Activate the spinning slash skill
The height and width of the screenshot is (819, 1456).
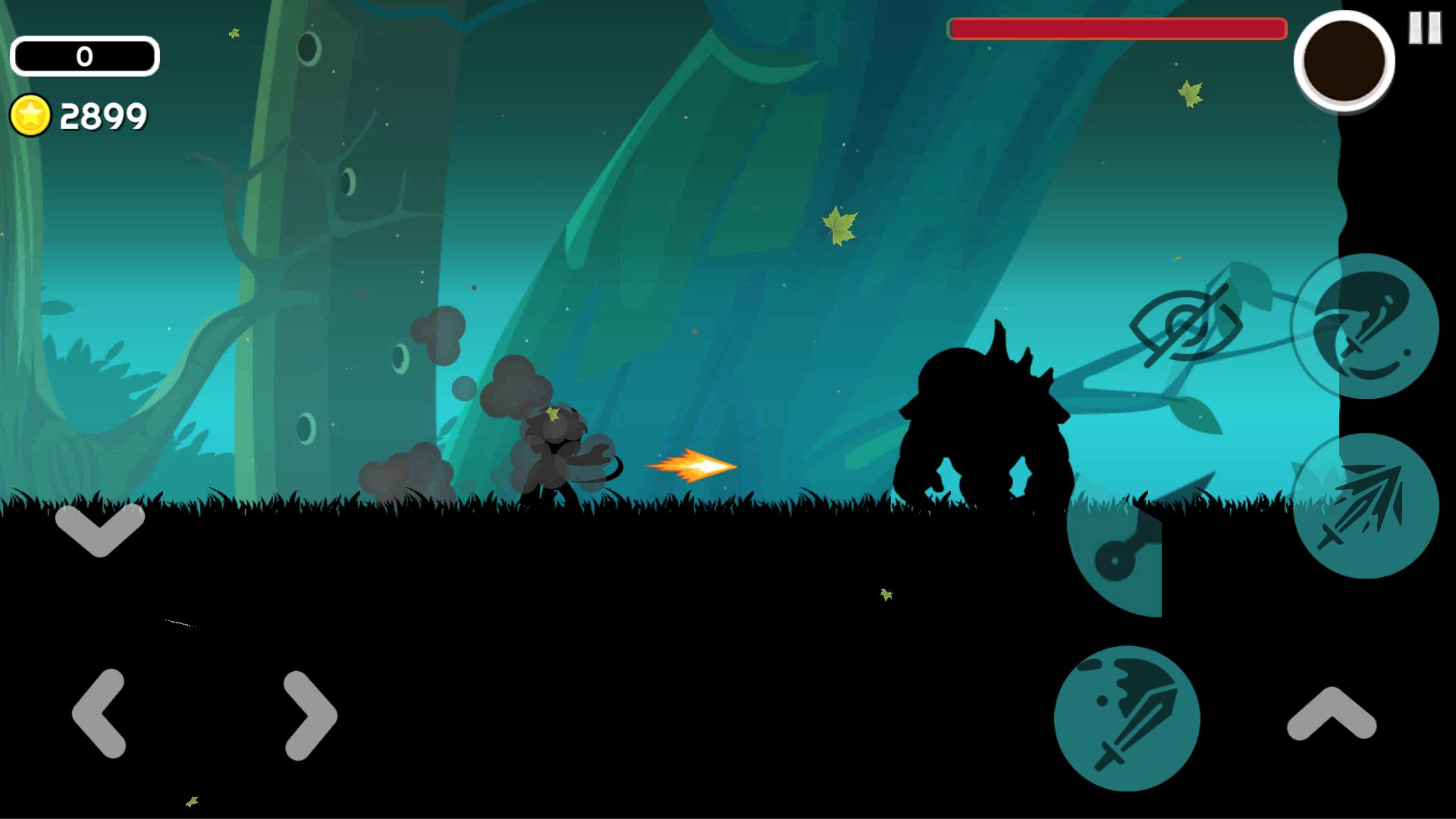click(1365, 326)
